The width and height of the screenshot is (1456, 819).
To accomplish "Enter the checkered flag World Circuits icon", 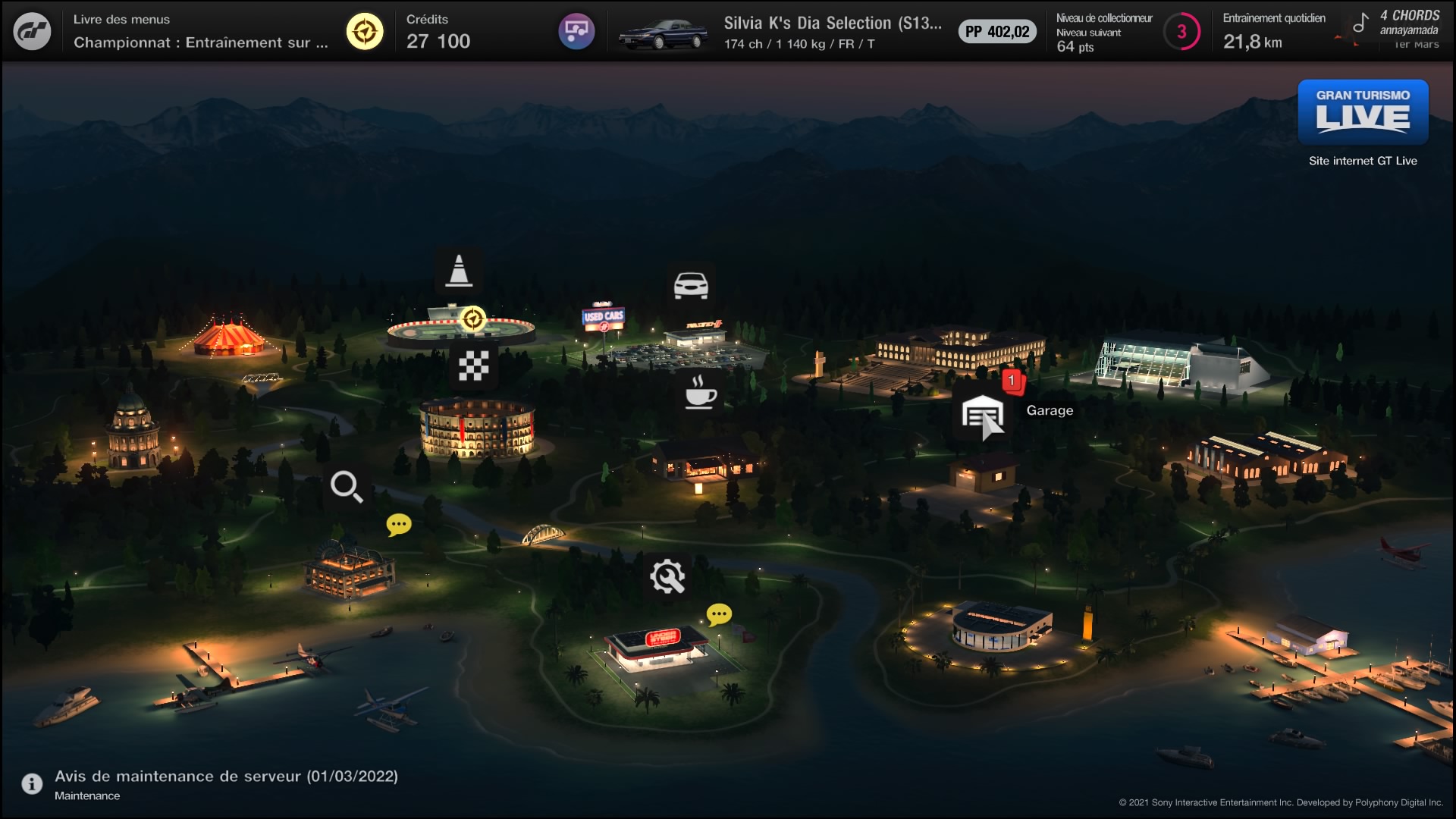I will (473, 366).
